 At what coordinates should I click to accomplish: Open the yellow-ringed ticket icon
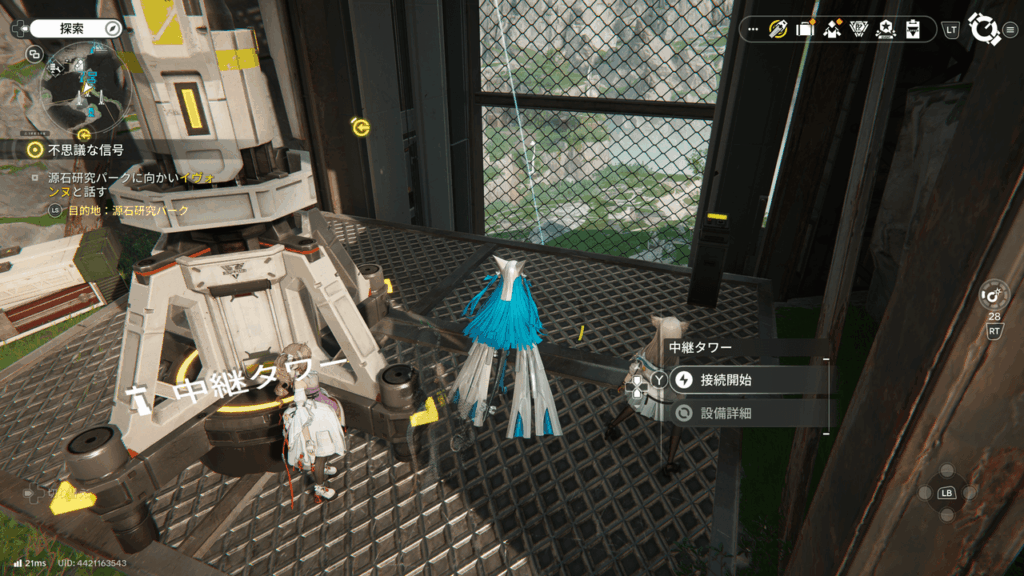[x=778, y=29]
